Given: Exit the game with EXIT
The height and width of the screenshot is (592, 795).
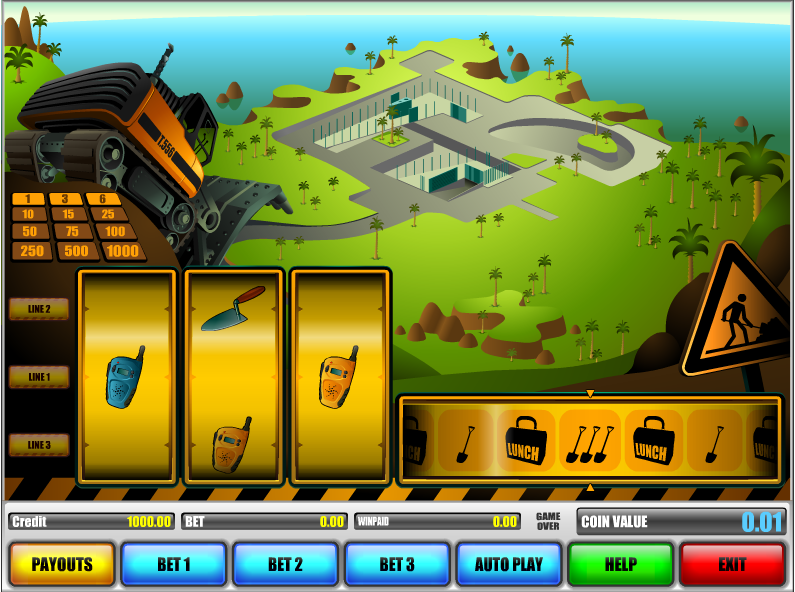Looking at the screenshot, I should (x=732, y=564).
